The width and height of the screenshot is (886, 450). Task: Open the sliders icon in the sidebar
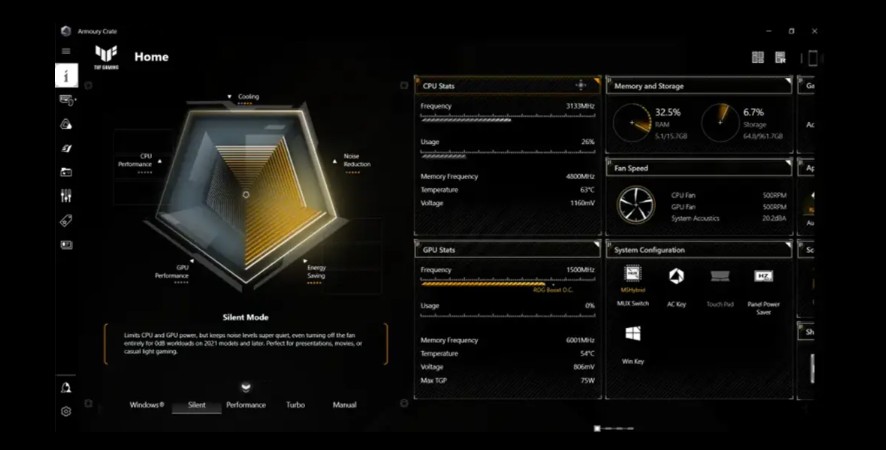coord(66,196)
